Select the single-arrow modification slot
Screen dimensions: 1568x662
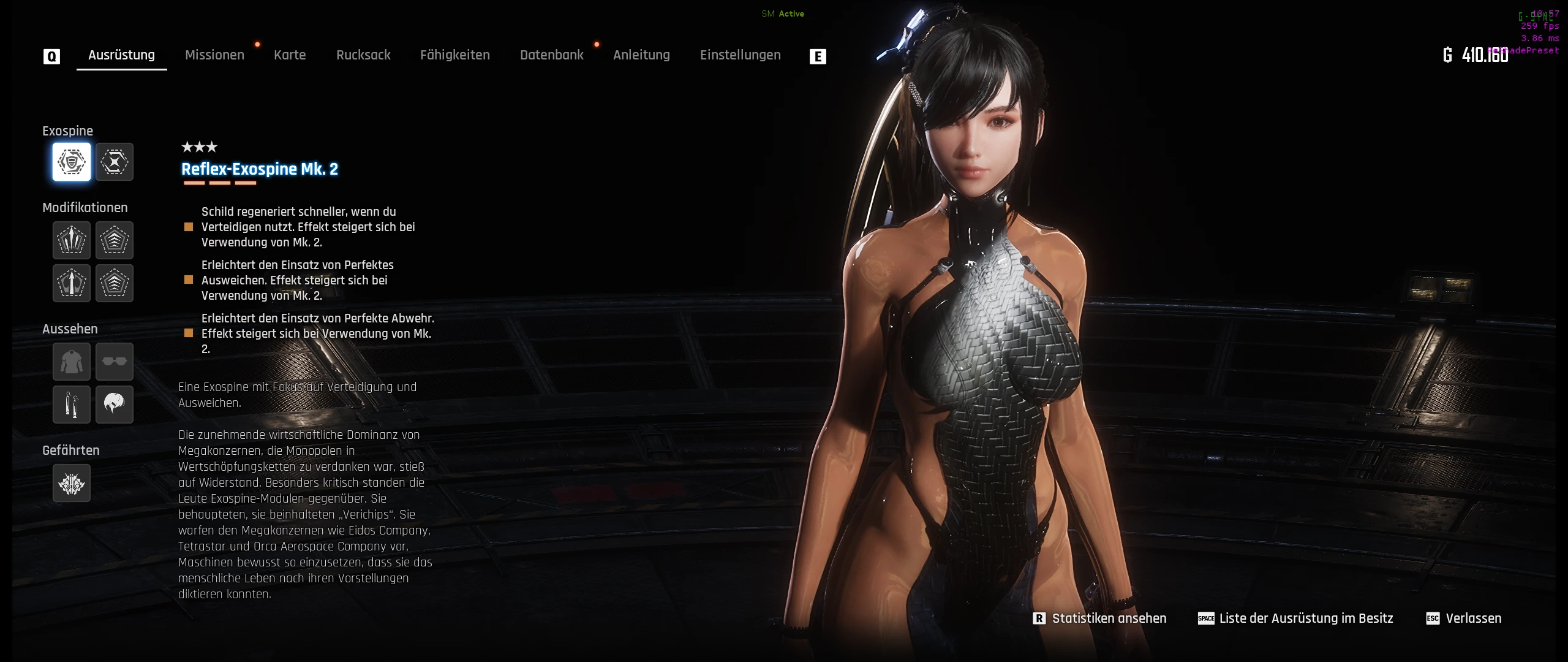point(72,283)
